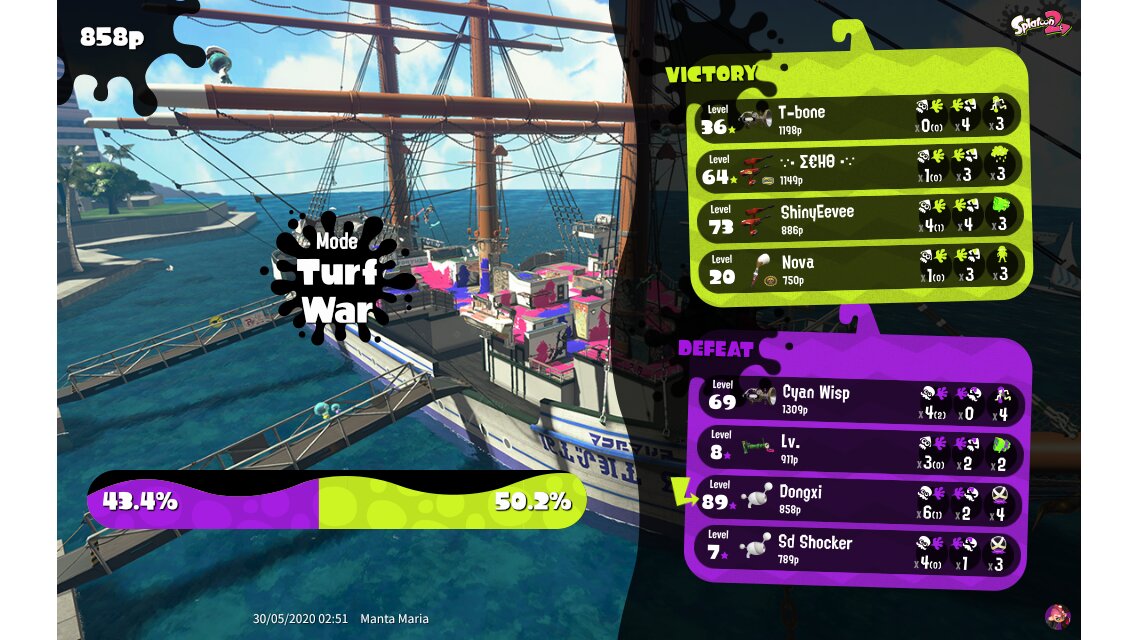The width and height of the screenshot is (1138, 640).
Task: Select the ΣCHΘ player row
Action: coord(858,168)
